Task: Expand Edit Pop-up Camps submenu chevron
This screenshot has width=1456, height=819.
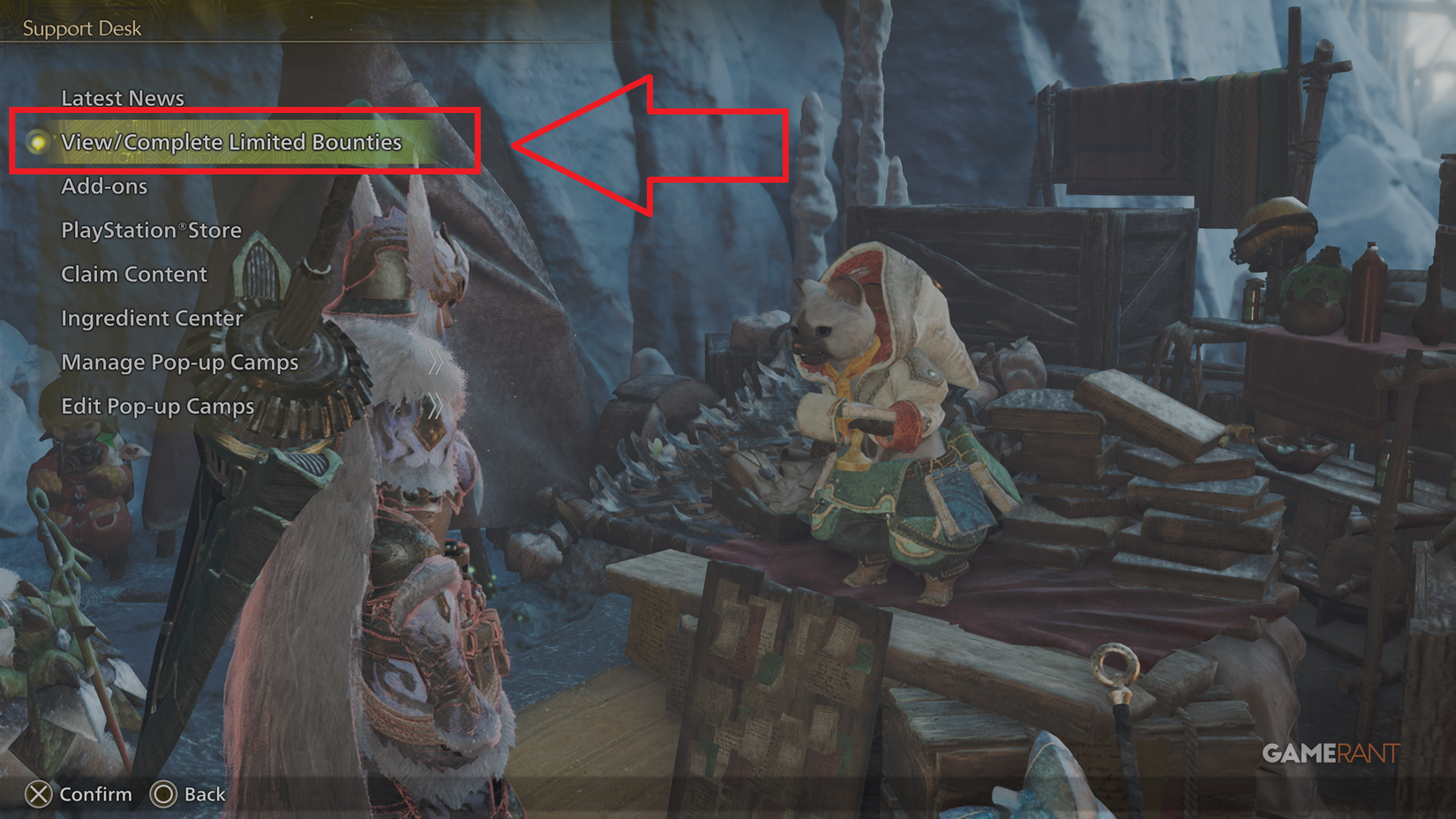Action: pyautogui.click(x=434, y=407)
